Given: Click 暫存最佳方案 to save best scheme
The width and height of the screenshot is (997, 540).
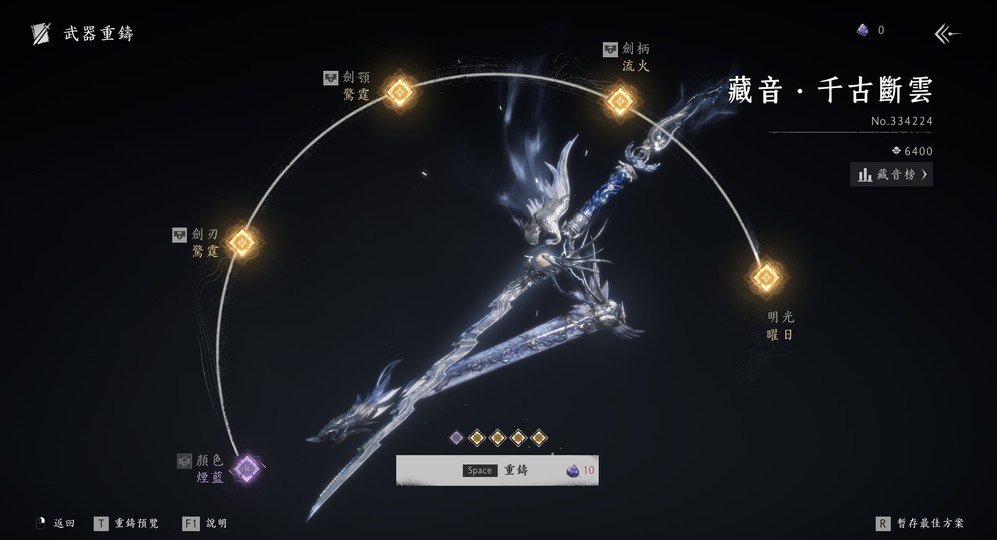Looking at the screenshot, I should (x=920, y=523).
